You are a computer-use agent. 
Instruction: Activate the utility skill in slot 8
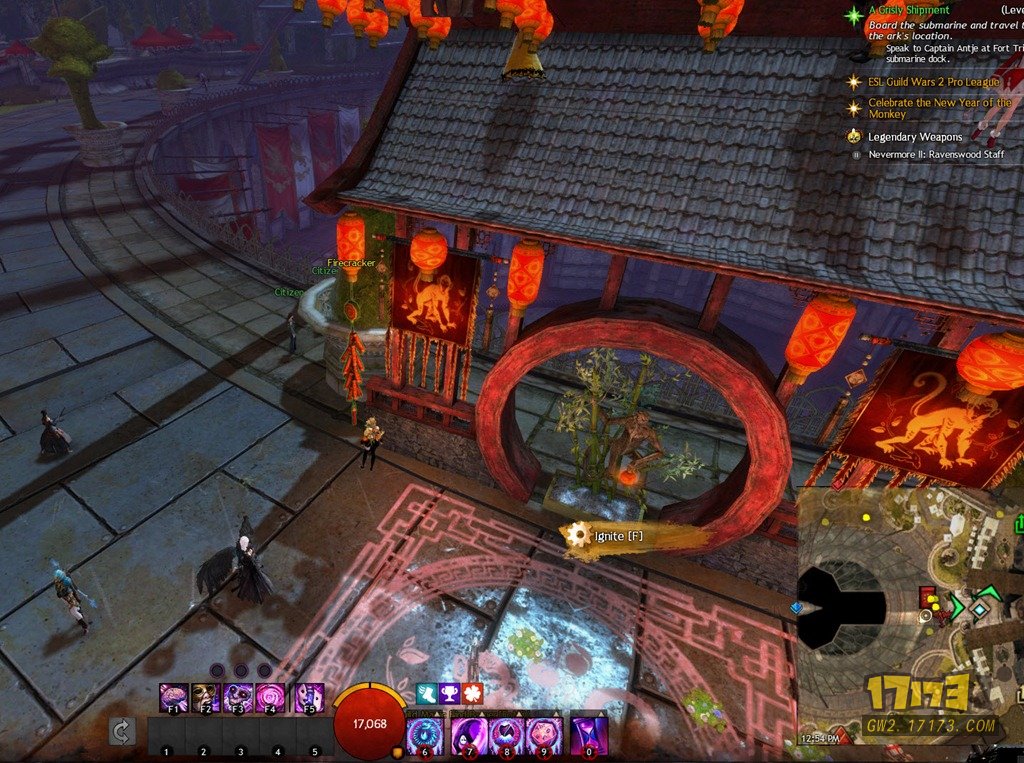click(x=507, y=736)
